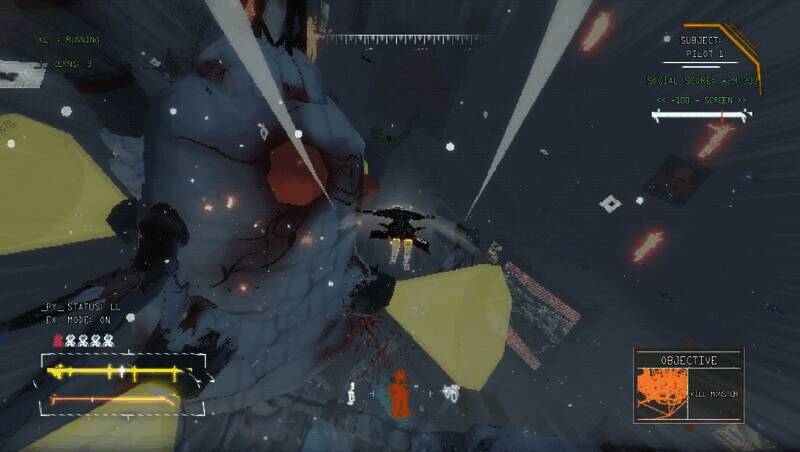Select the red pilot life icon
Screen dimensions: 800x452
coord(57,341)
